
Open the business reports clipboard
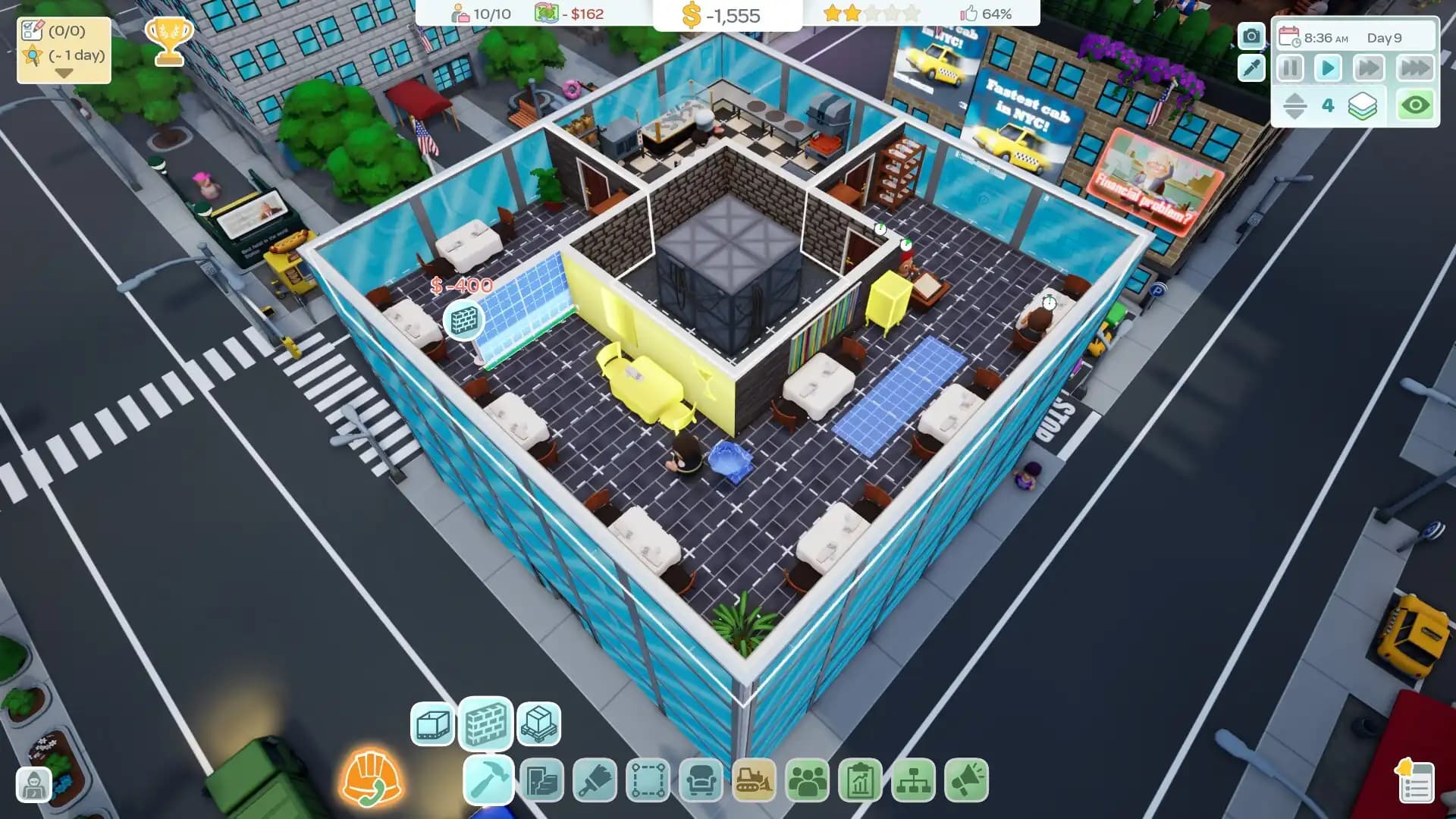(x=858, y=780)
